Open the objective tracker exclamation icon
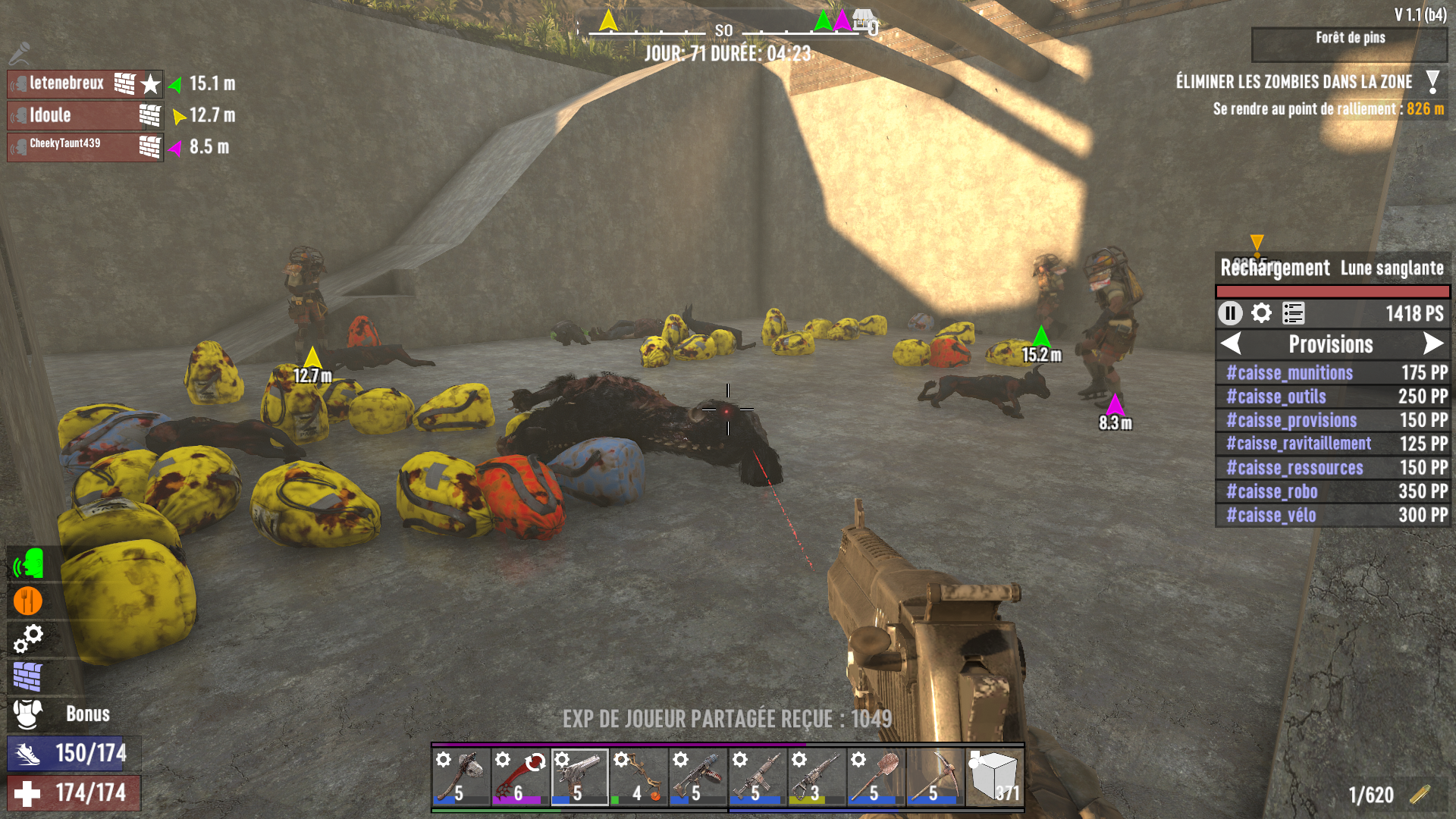 coord(1432,82)
